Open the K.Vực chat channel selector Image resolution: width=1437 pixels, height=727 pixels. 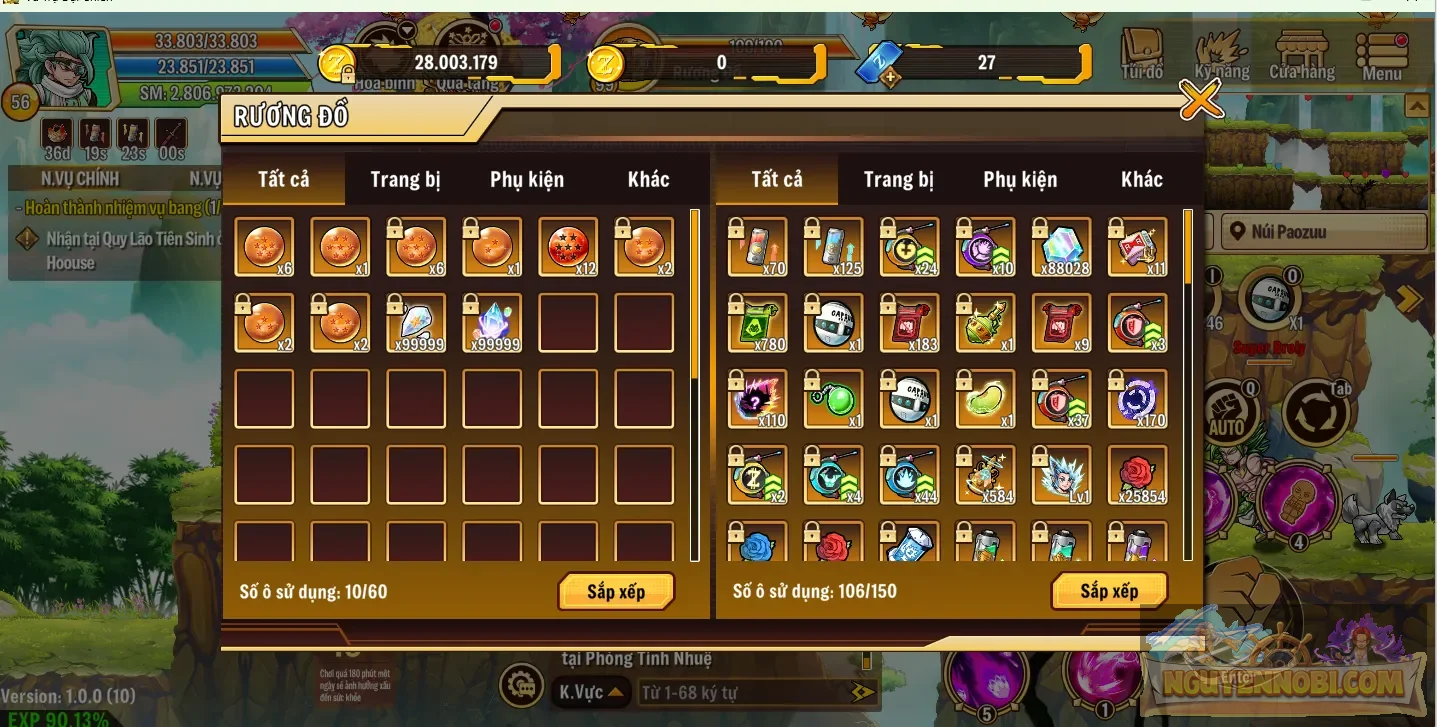590,692
